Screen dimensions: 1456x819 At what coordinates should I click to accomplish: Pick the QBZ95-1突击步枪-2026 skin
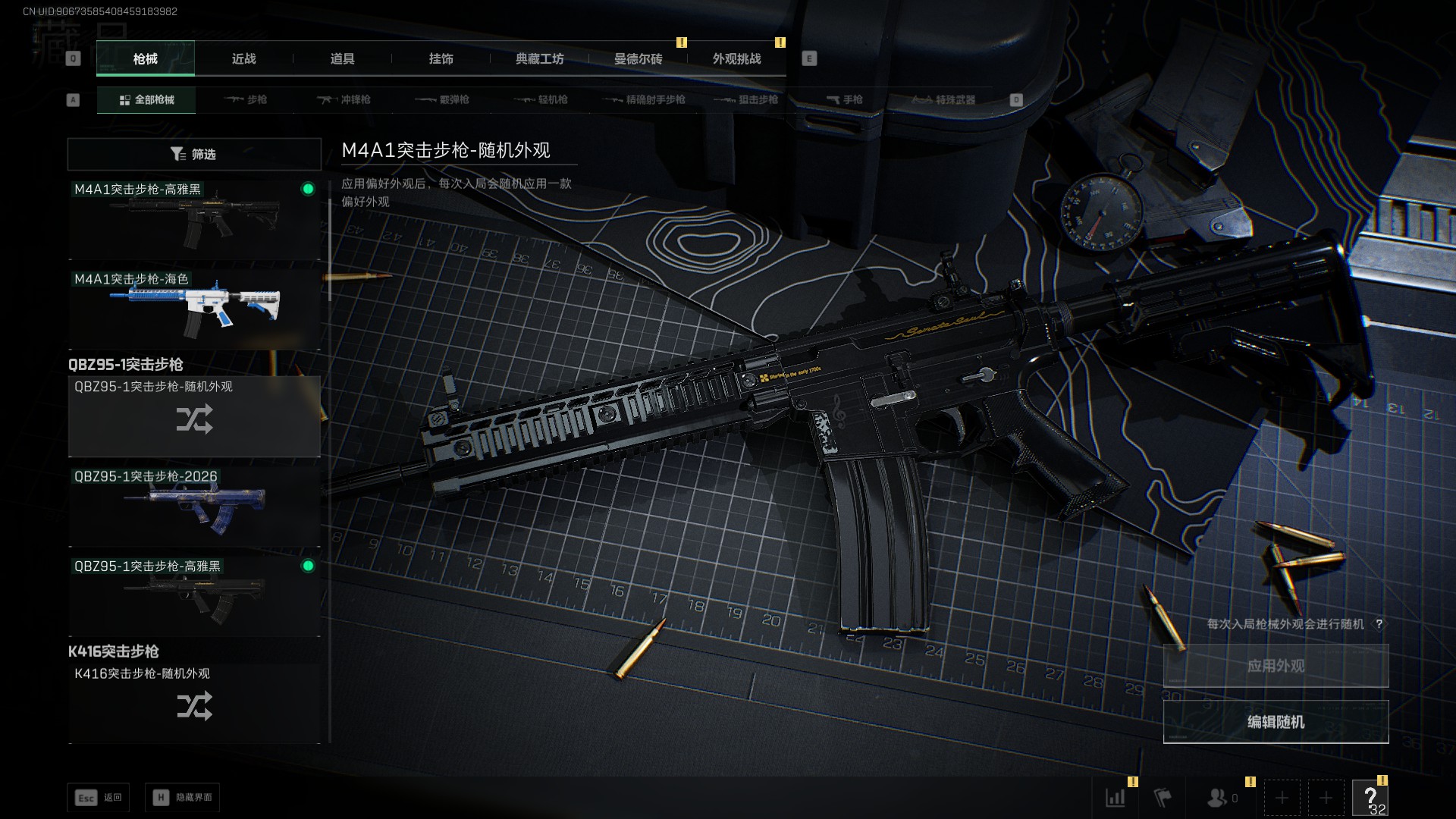[x=194, y=505]
